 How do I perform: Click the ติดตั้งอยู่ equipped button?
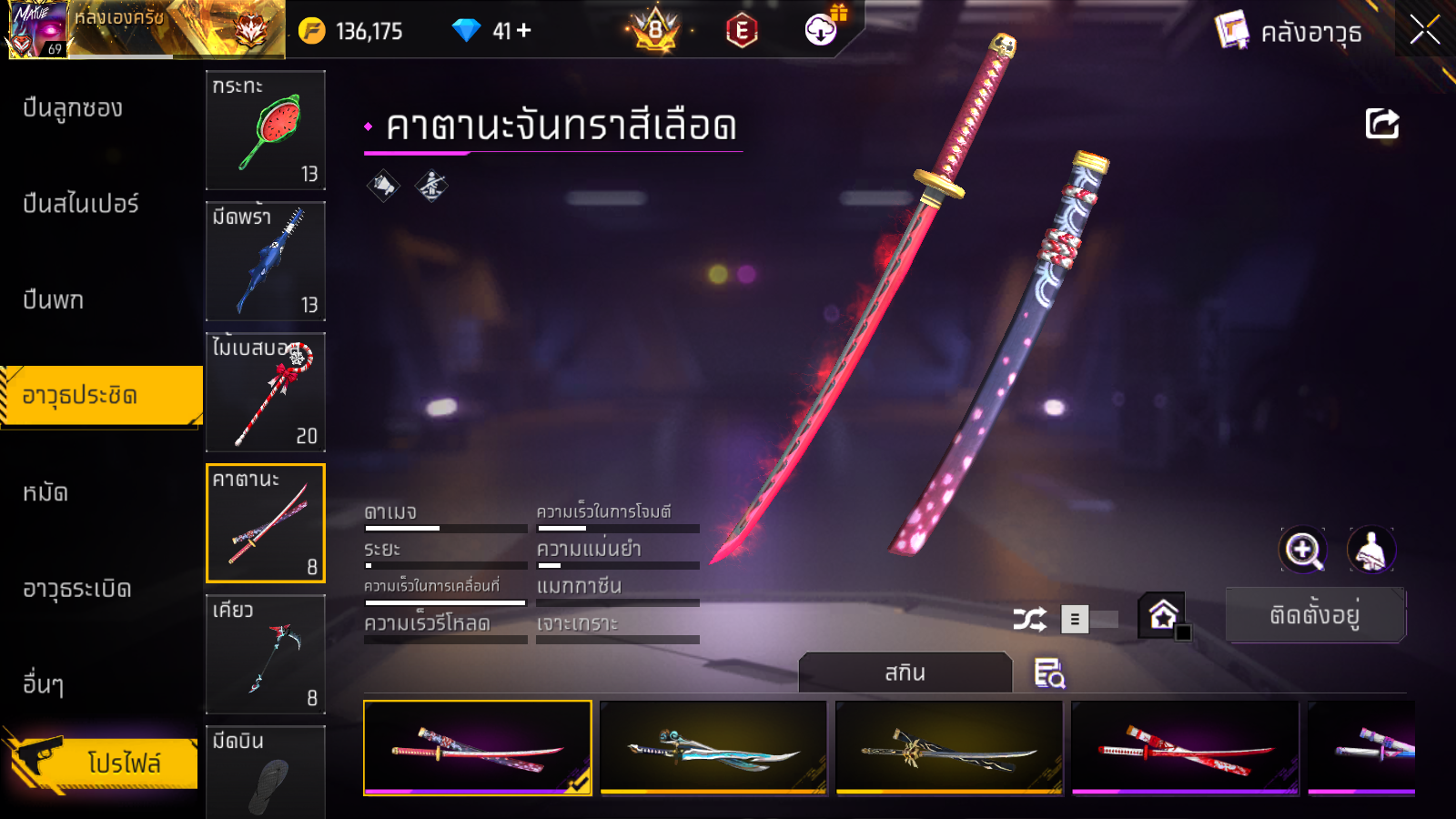point(1315,616)
